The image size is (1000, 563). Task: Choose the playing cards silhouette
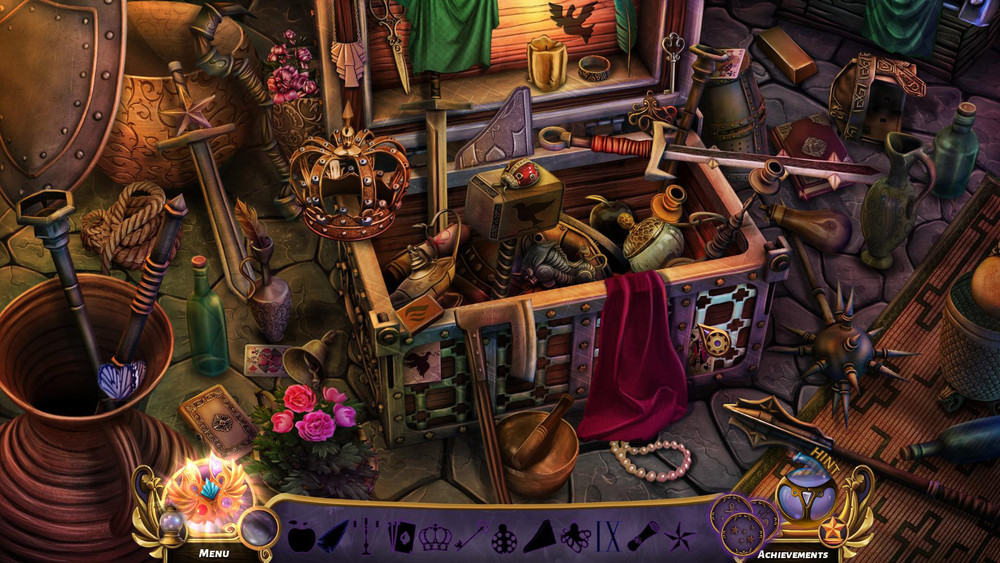coord(401,537)
